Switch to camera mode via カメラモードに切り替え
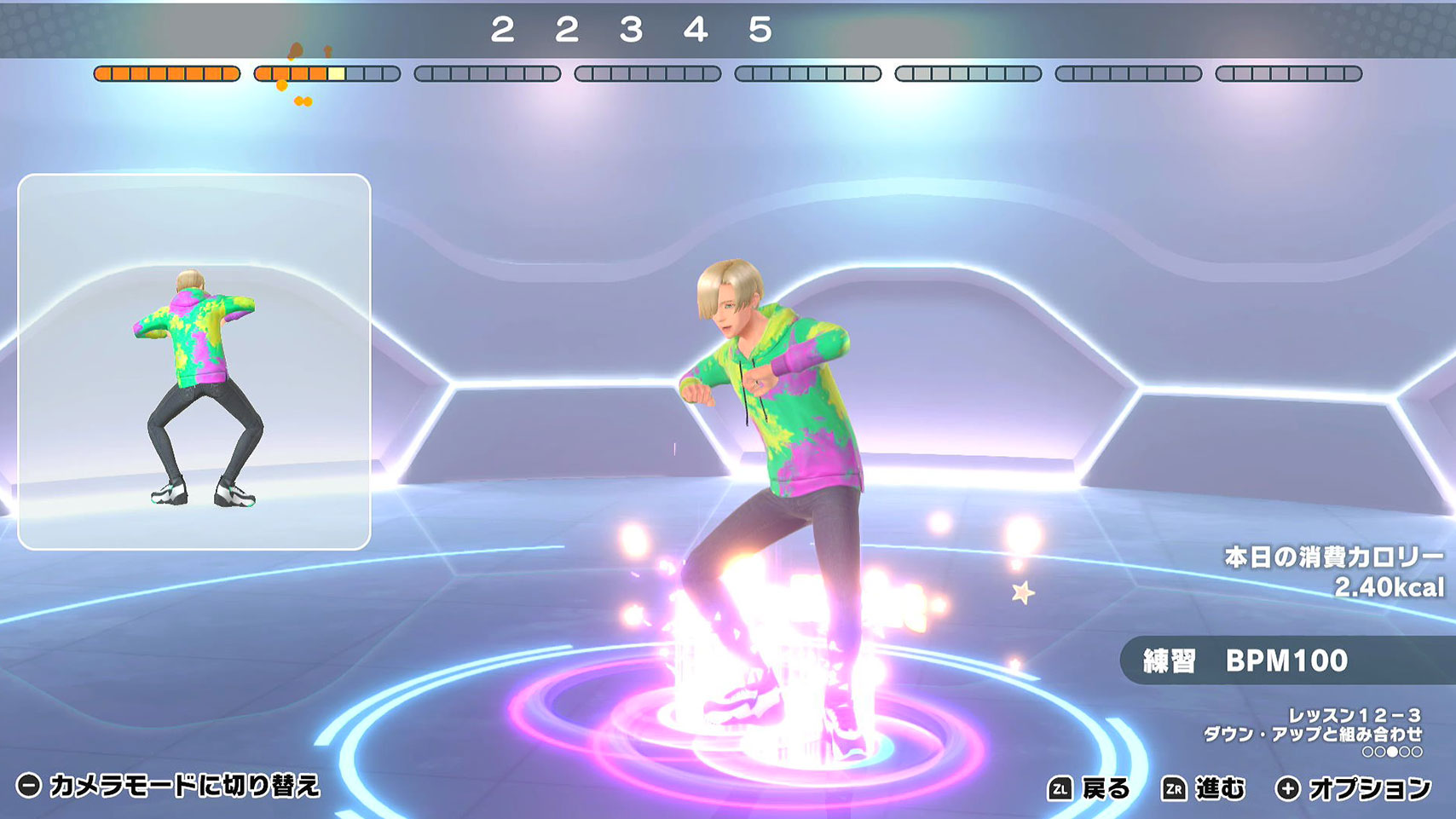Screen dimensions: 1456x819 pos(169,785)
